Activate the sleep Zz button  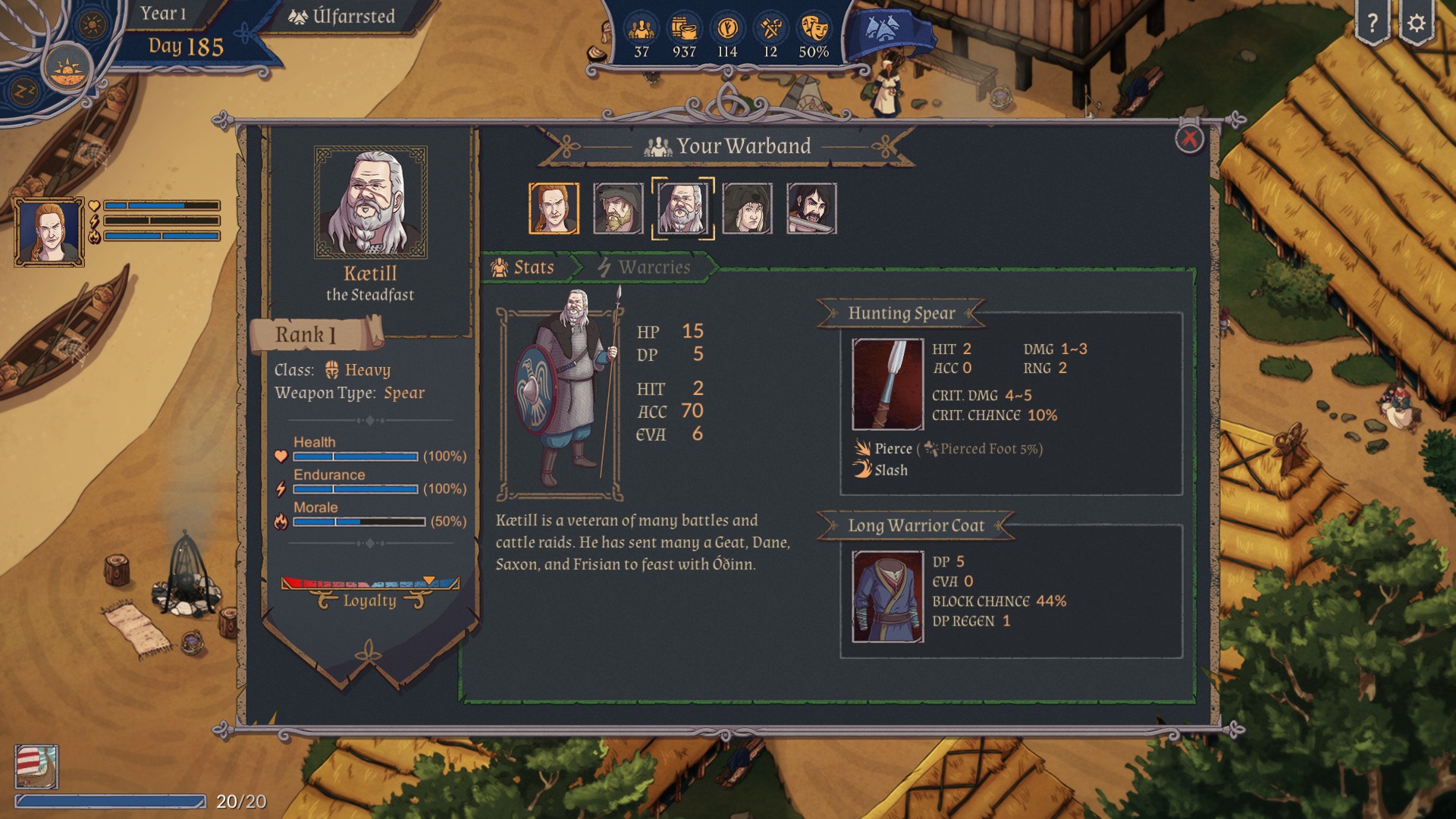(24, 92)
